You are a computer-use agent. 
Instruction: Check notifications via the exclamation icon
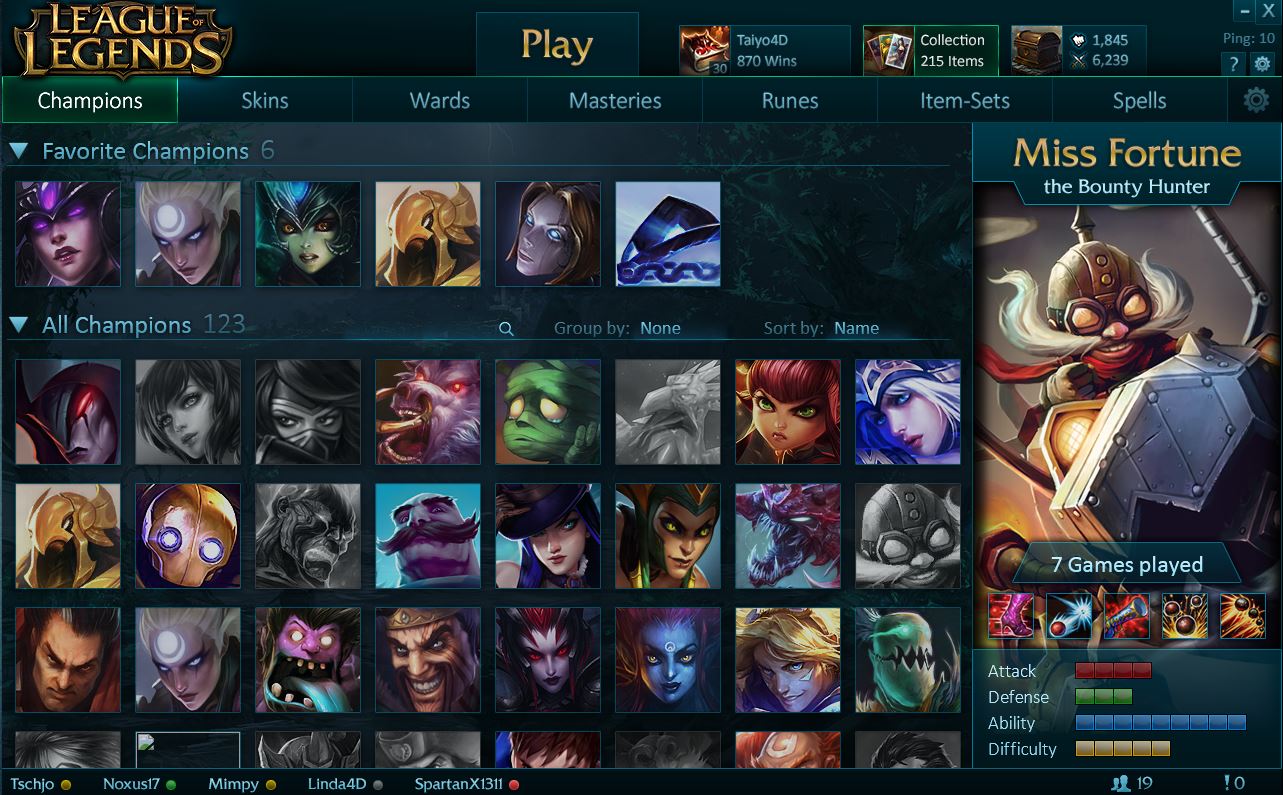1228,783
